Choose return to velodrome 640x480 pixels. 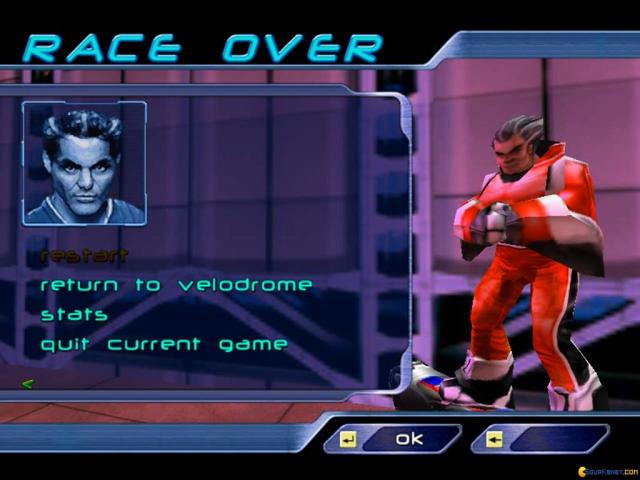pyautogui.click(x=176, y=285)
